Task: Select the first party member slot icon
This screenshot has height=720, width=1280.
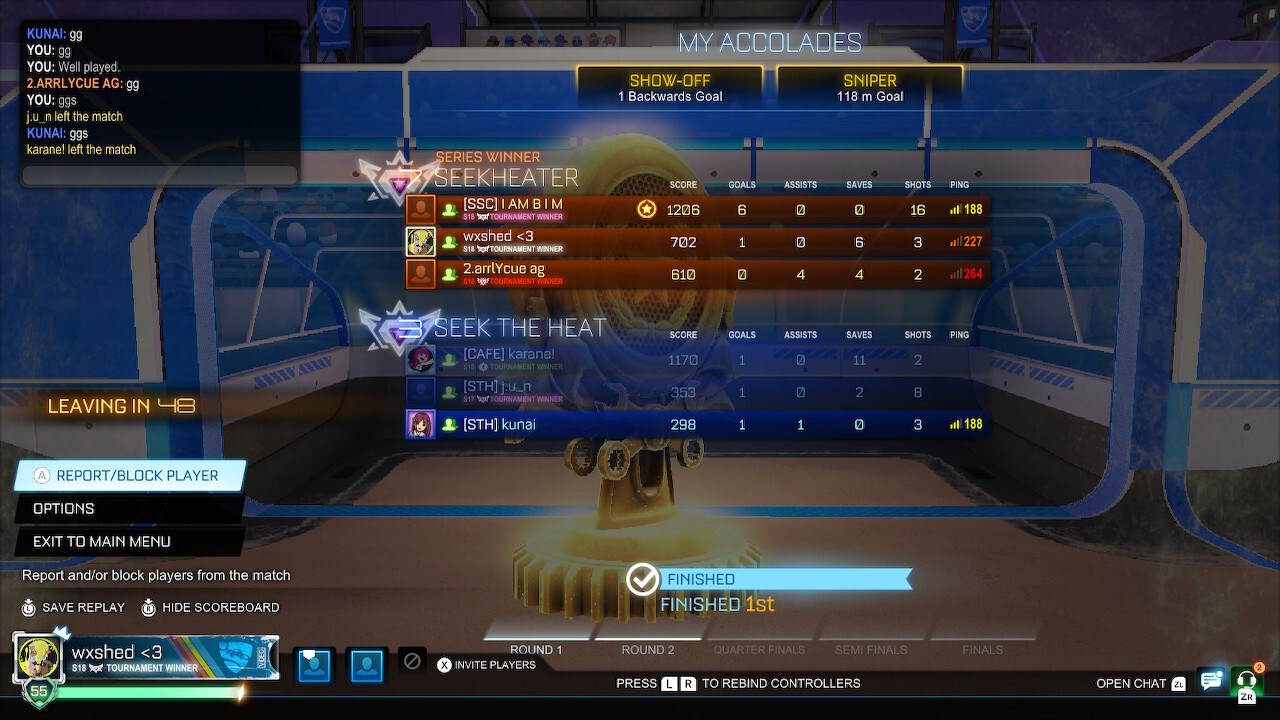Action: tap(314, 665)
